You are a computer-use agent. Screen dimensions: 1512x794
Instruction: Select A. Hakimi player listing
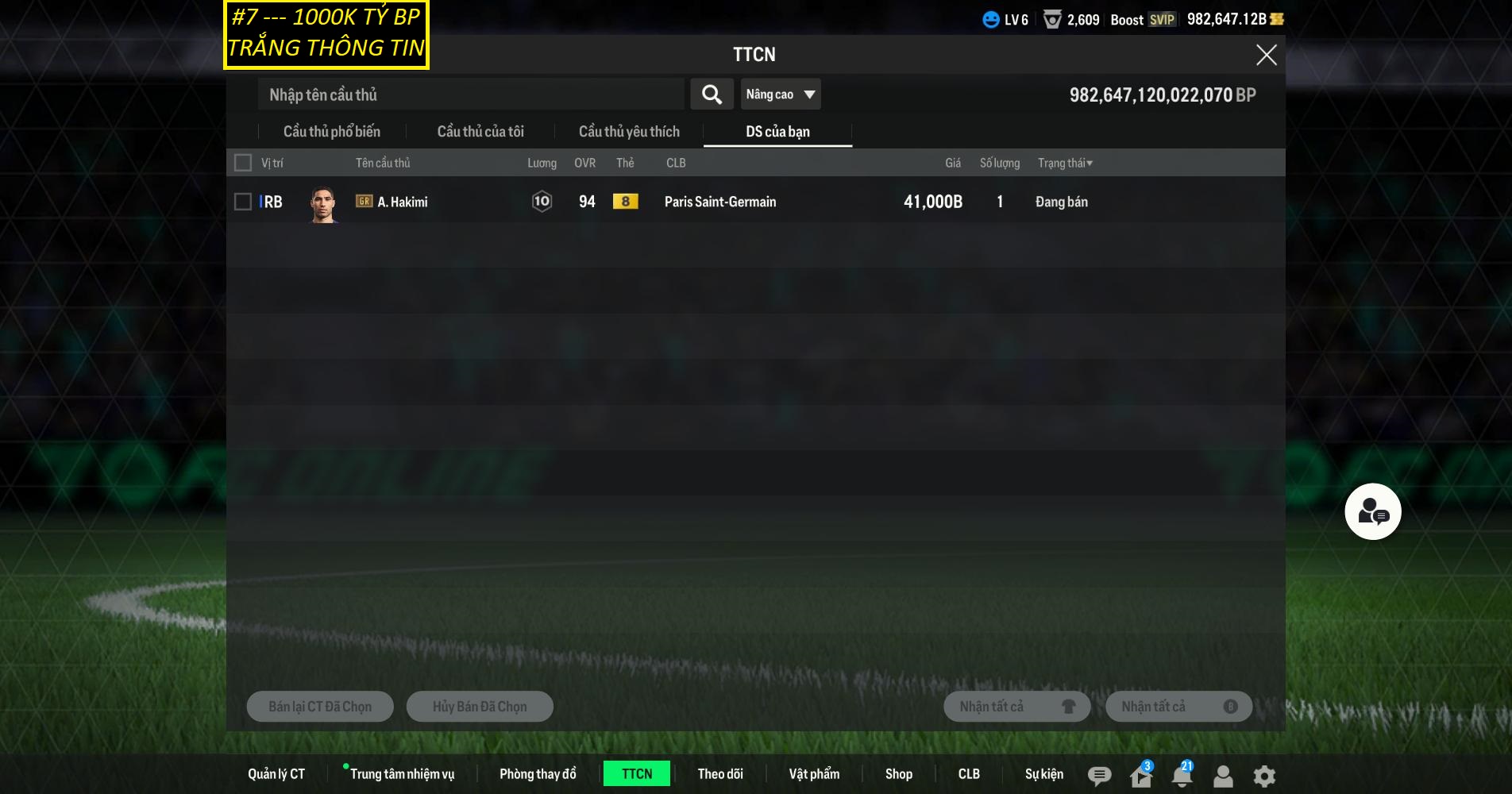click(403, 202)
